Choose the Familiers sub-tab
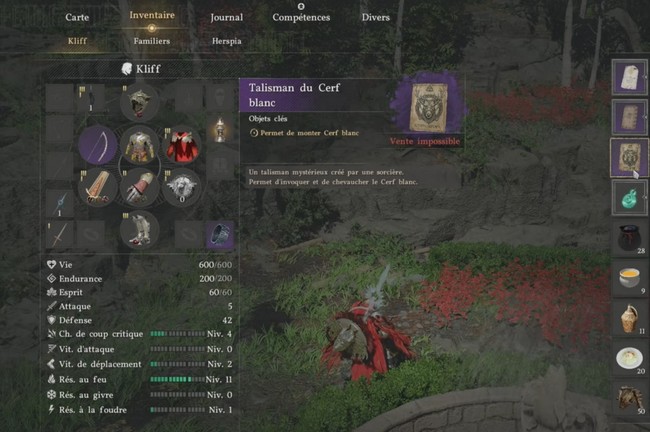 152,41
